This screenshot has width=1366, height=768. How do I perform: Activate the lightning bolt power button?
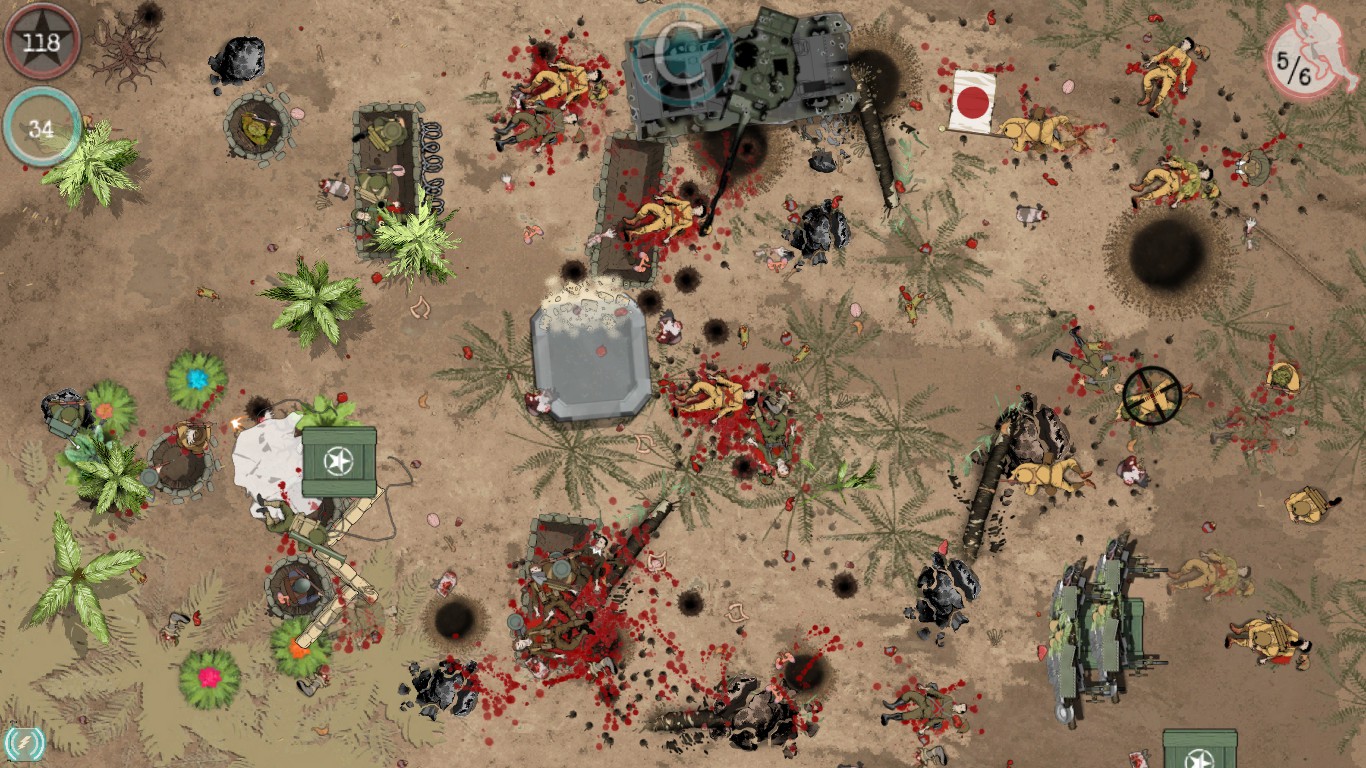pos(24,744)
